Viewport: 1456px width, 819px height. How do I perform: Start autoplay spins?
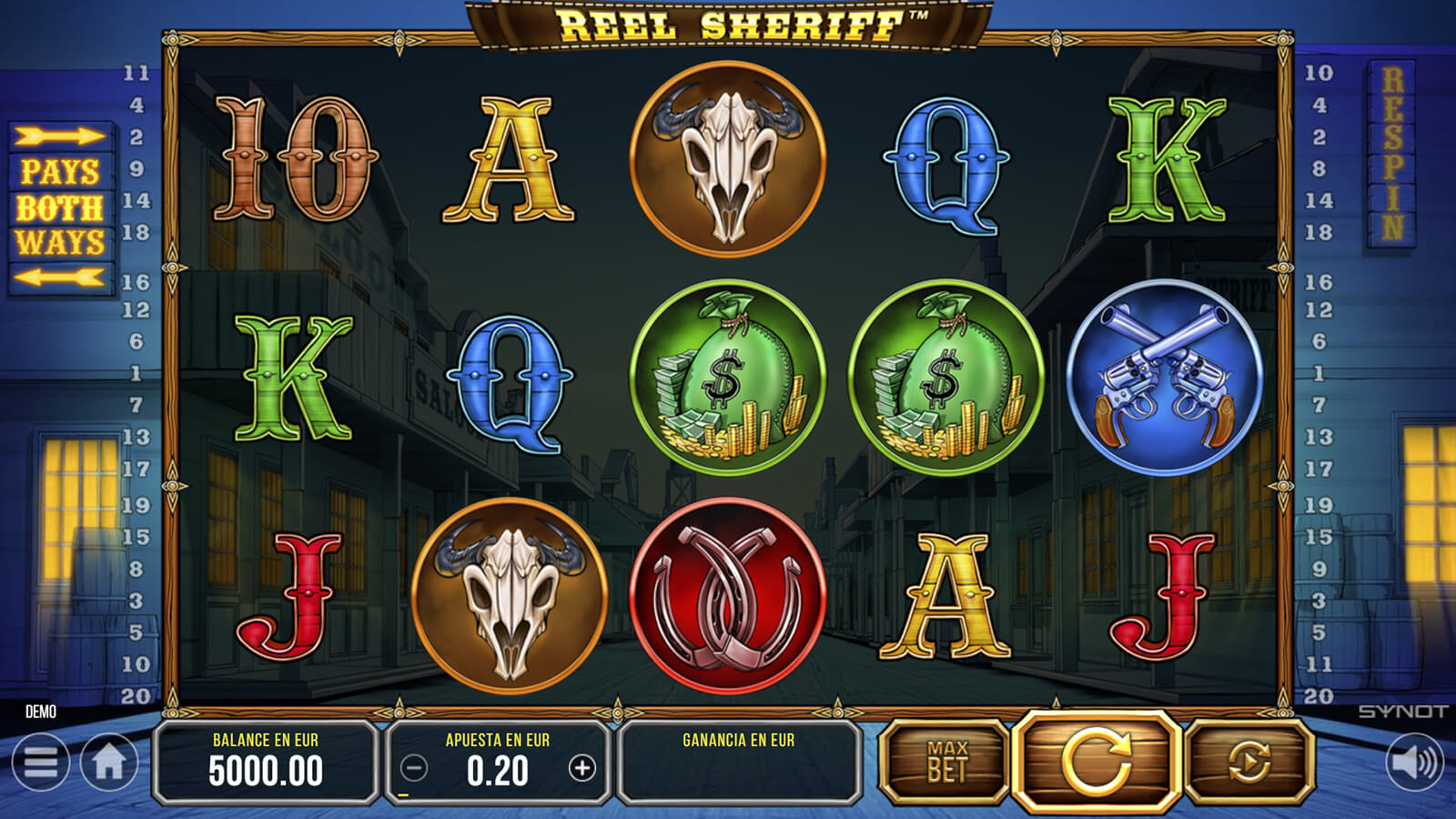pos(1249,763)
